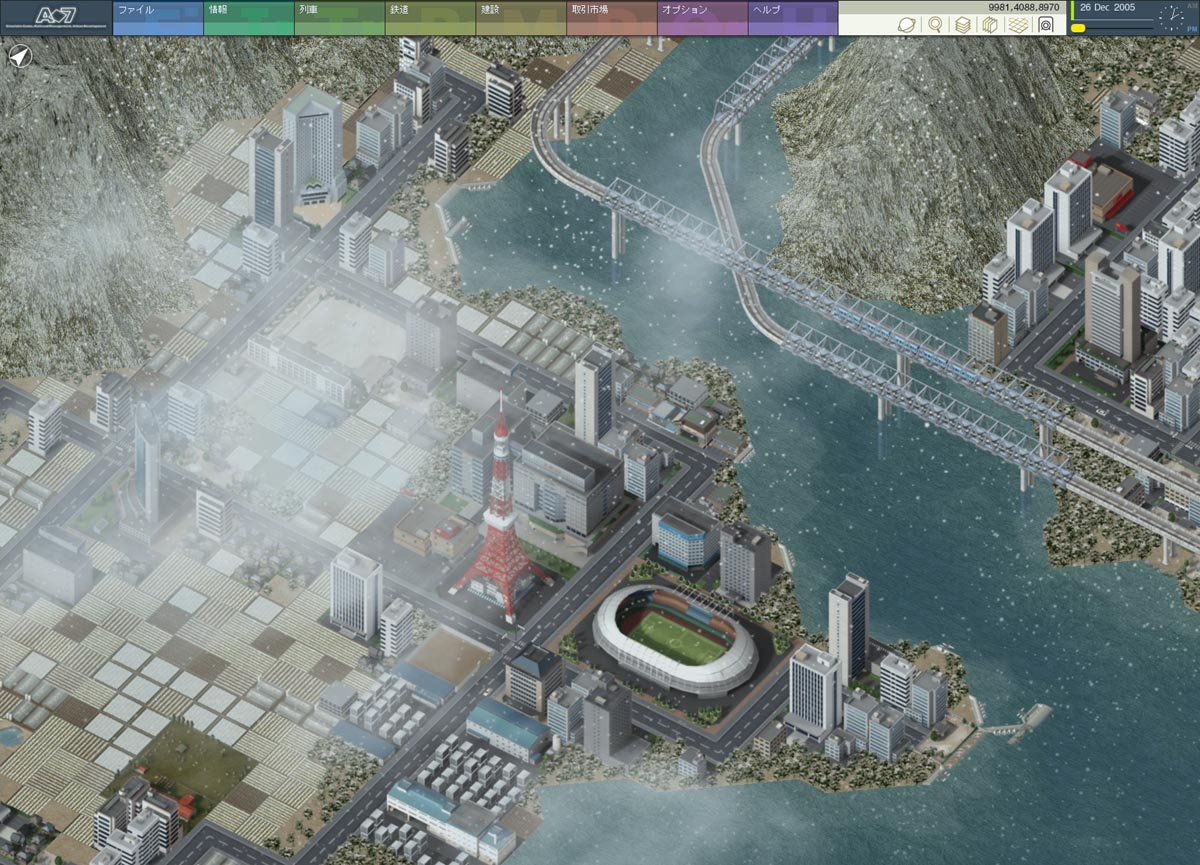Open the 取引市場 (Trading Market) menu
Viewport: 1200px width, 865px height.
[611, 17]
